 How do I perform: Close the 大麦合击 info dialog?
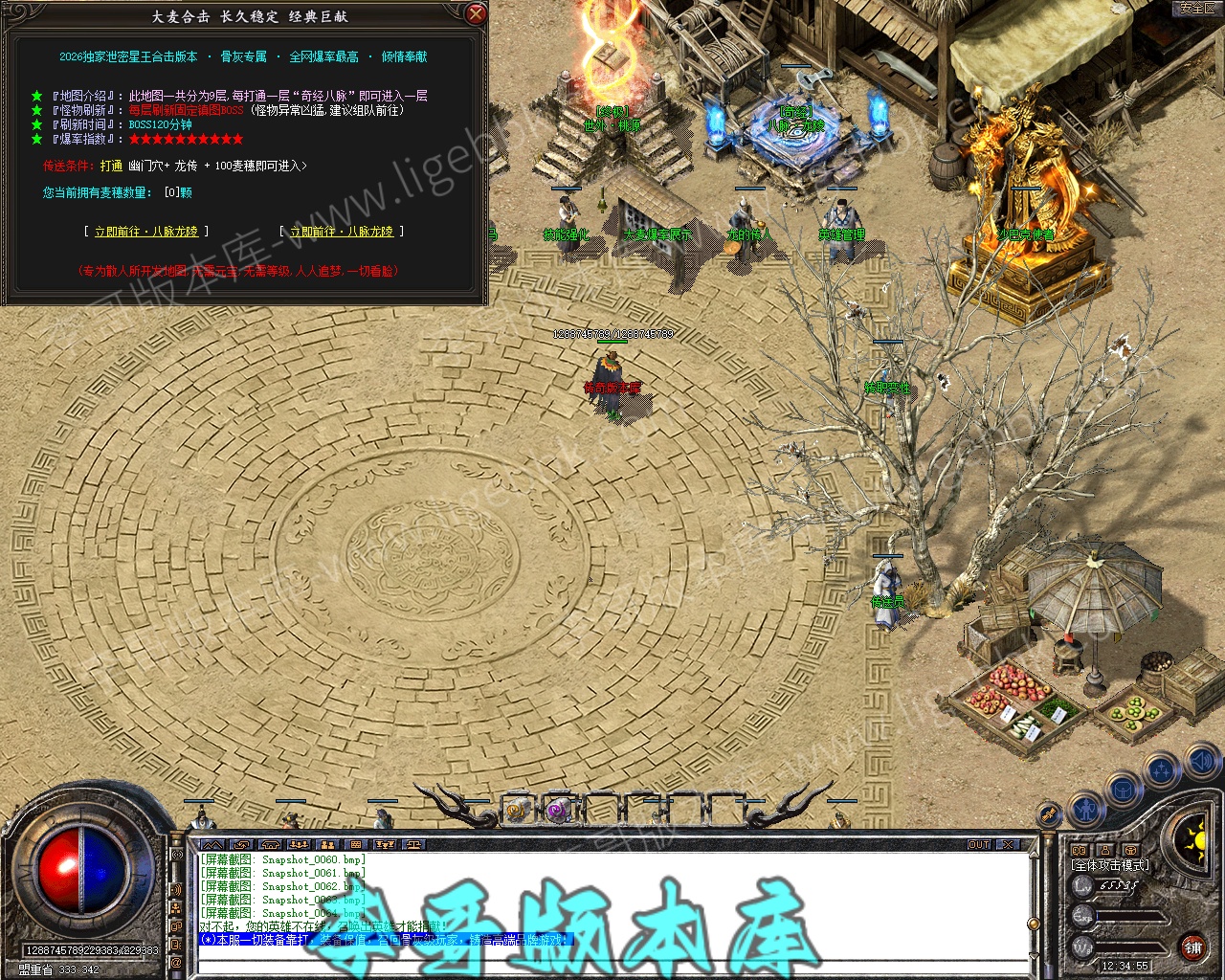(x=475, y=13)
